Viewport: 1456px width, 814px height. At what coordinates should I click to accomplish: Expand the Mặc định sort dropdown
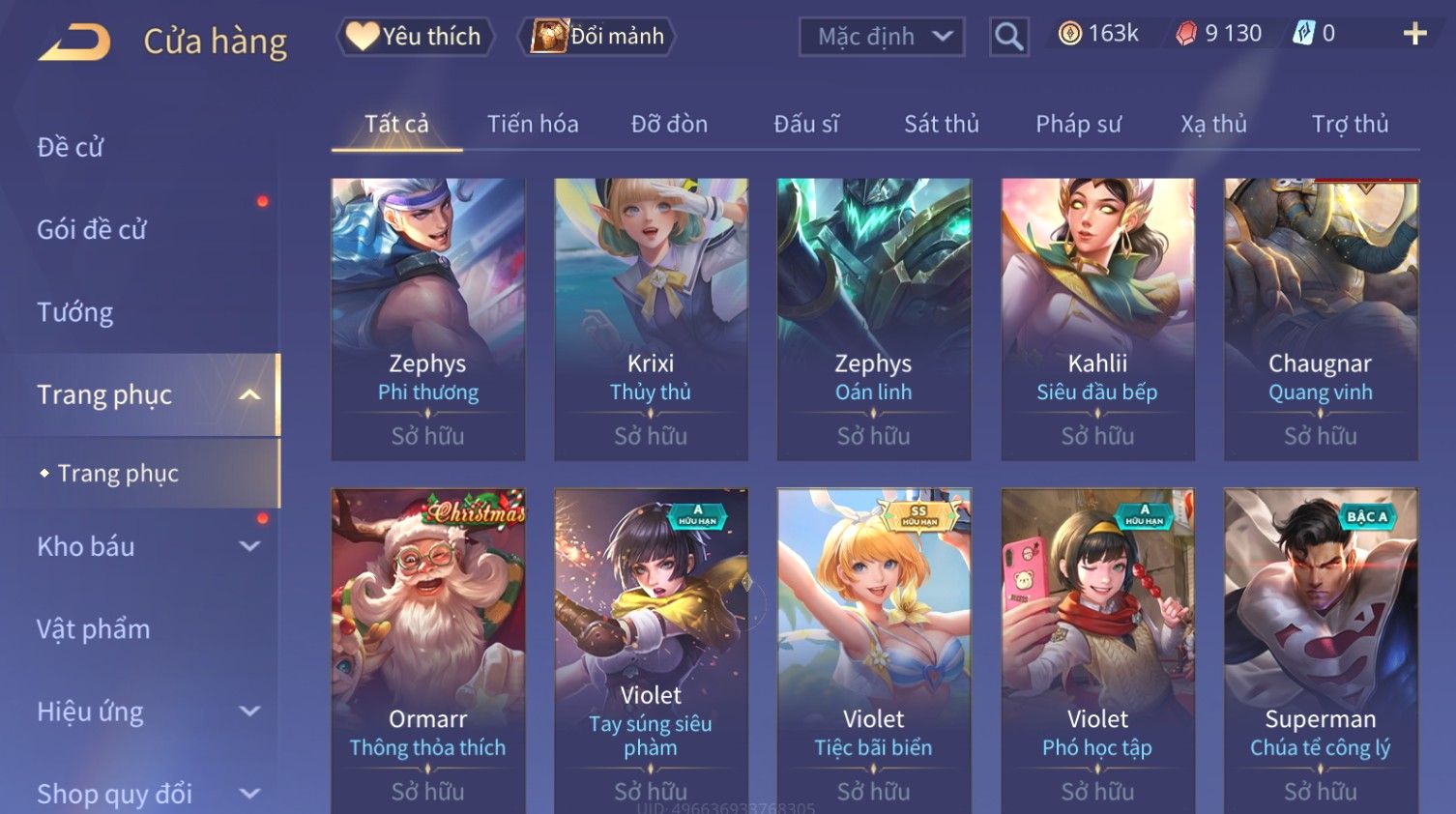pyautogui.click(x=882, y=37)
